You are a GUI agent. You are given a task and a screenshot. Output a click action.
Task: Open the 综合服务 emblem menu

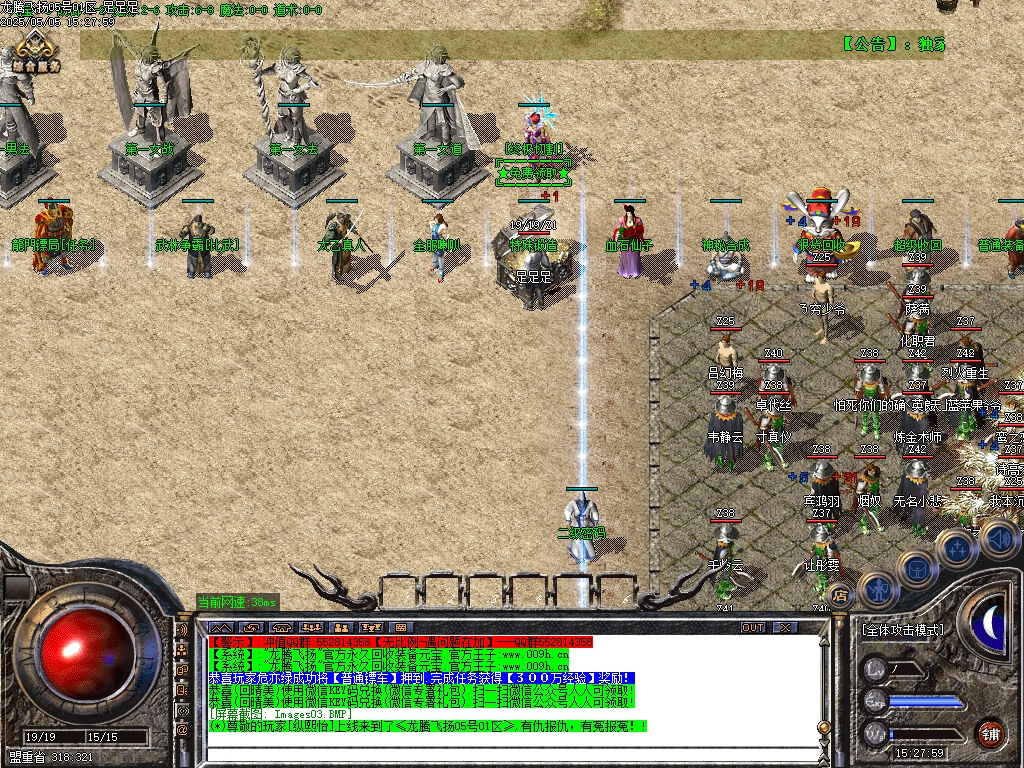[x=37, y=50]
